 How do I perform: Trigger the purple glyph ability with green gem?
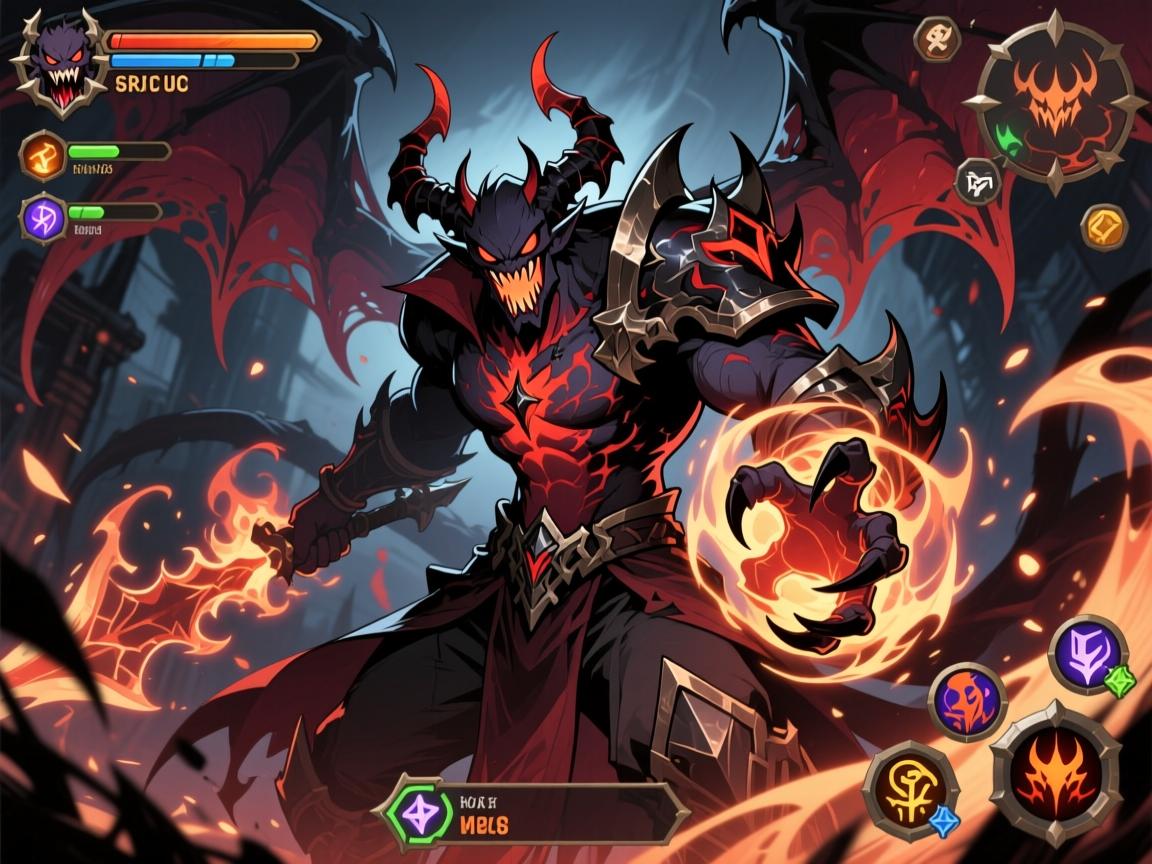tap(1088, 654)
